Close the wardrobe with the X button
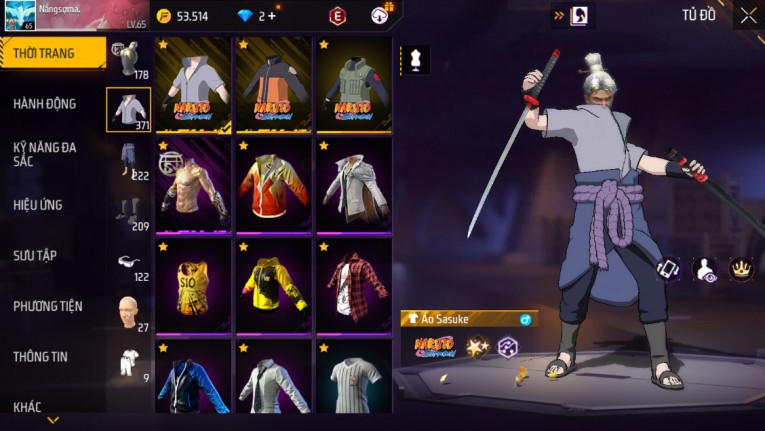The width and height of the screenshot is (765, 431). (748, 15)
